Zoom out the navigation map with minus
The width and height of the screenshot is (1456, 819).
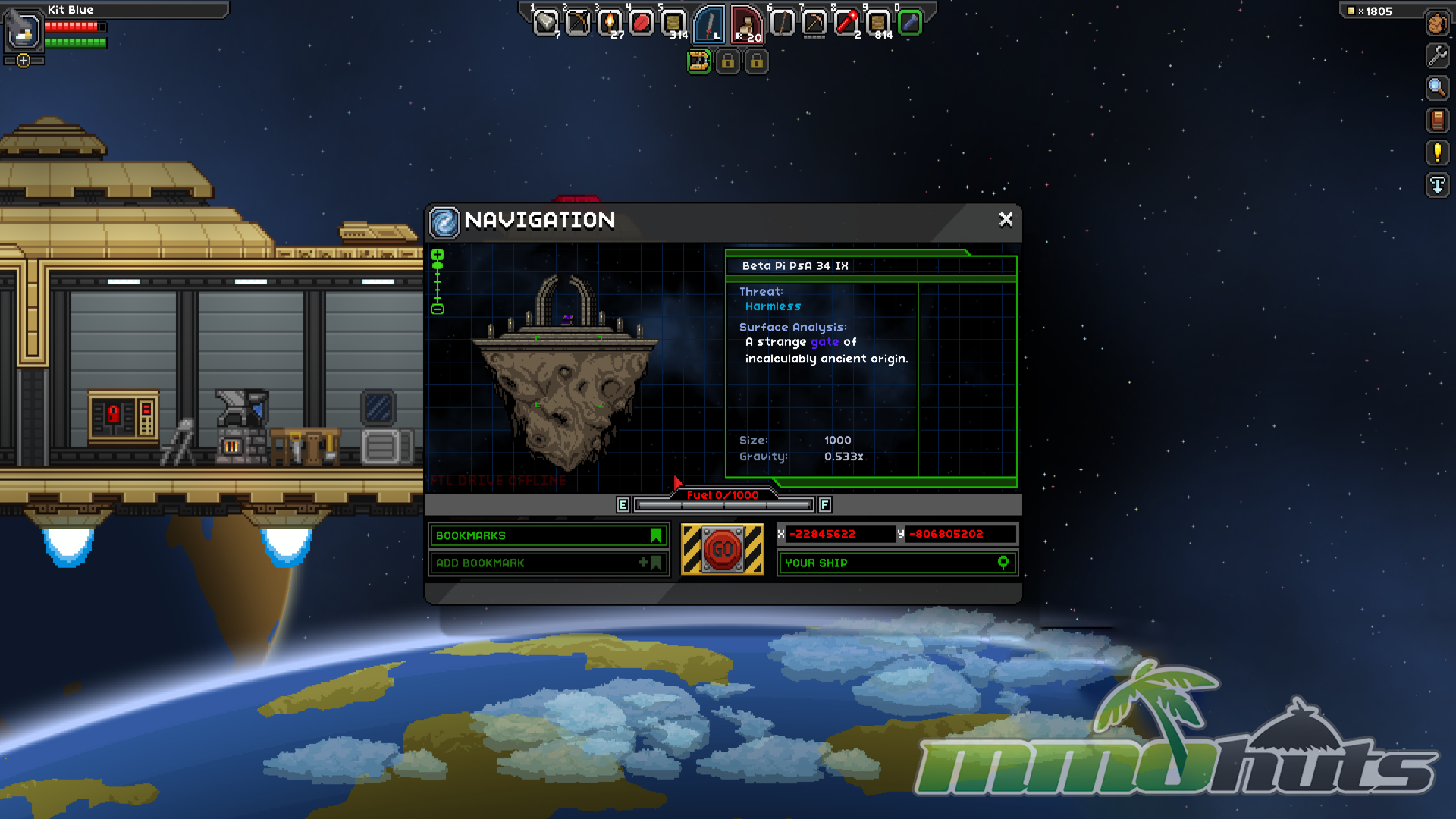point(438,309)
